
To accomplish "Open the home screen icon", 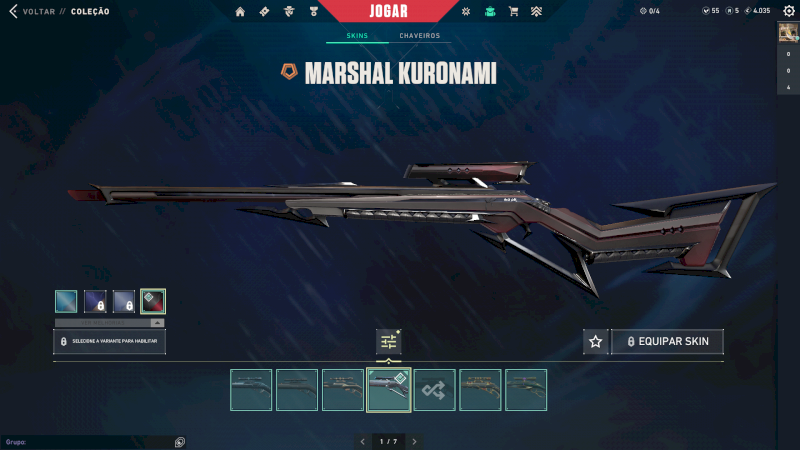I will point(240,12).
